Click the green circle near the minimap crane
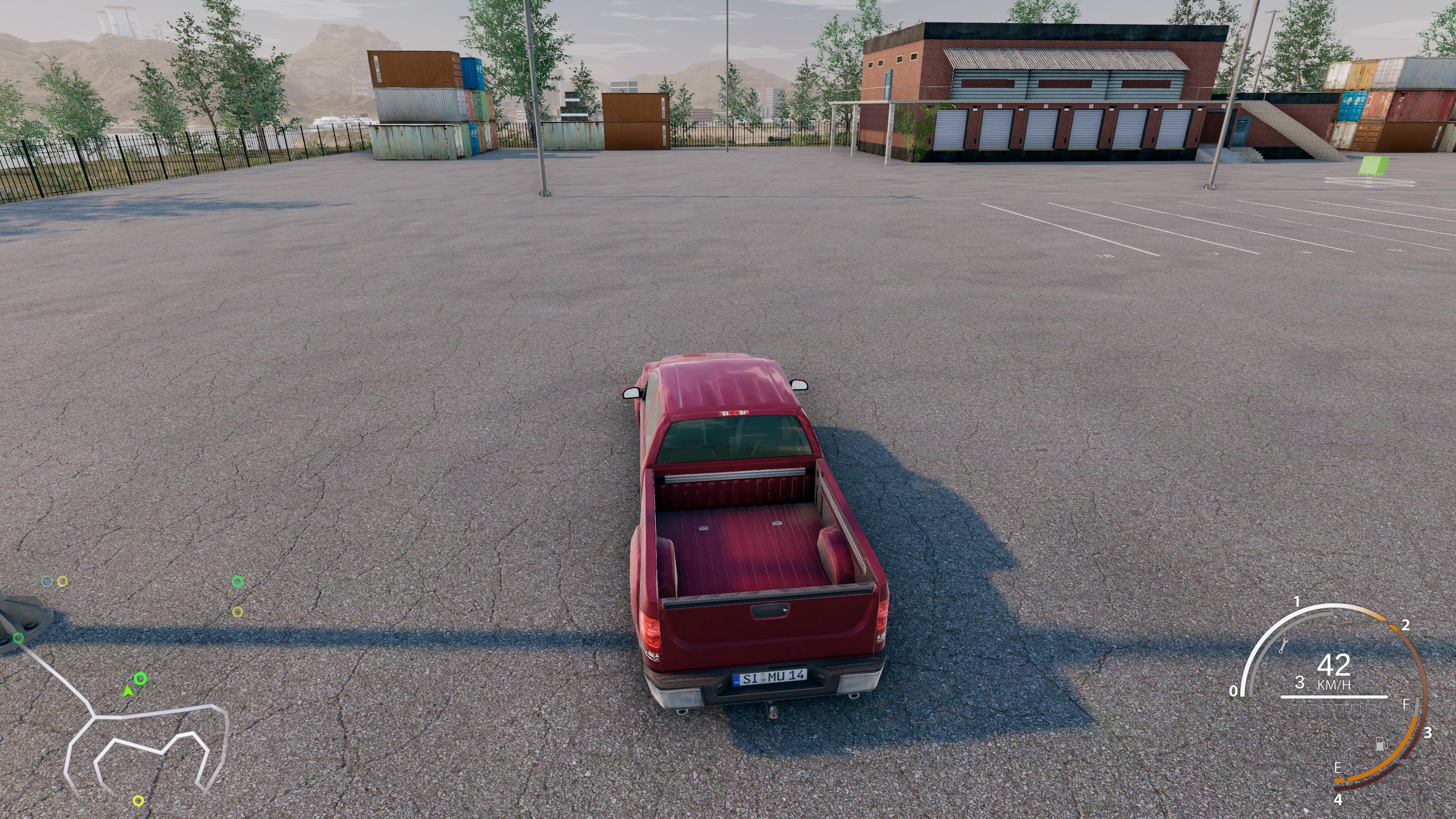 click(x=18, y=638)
